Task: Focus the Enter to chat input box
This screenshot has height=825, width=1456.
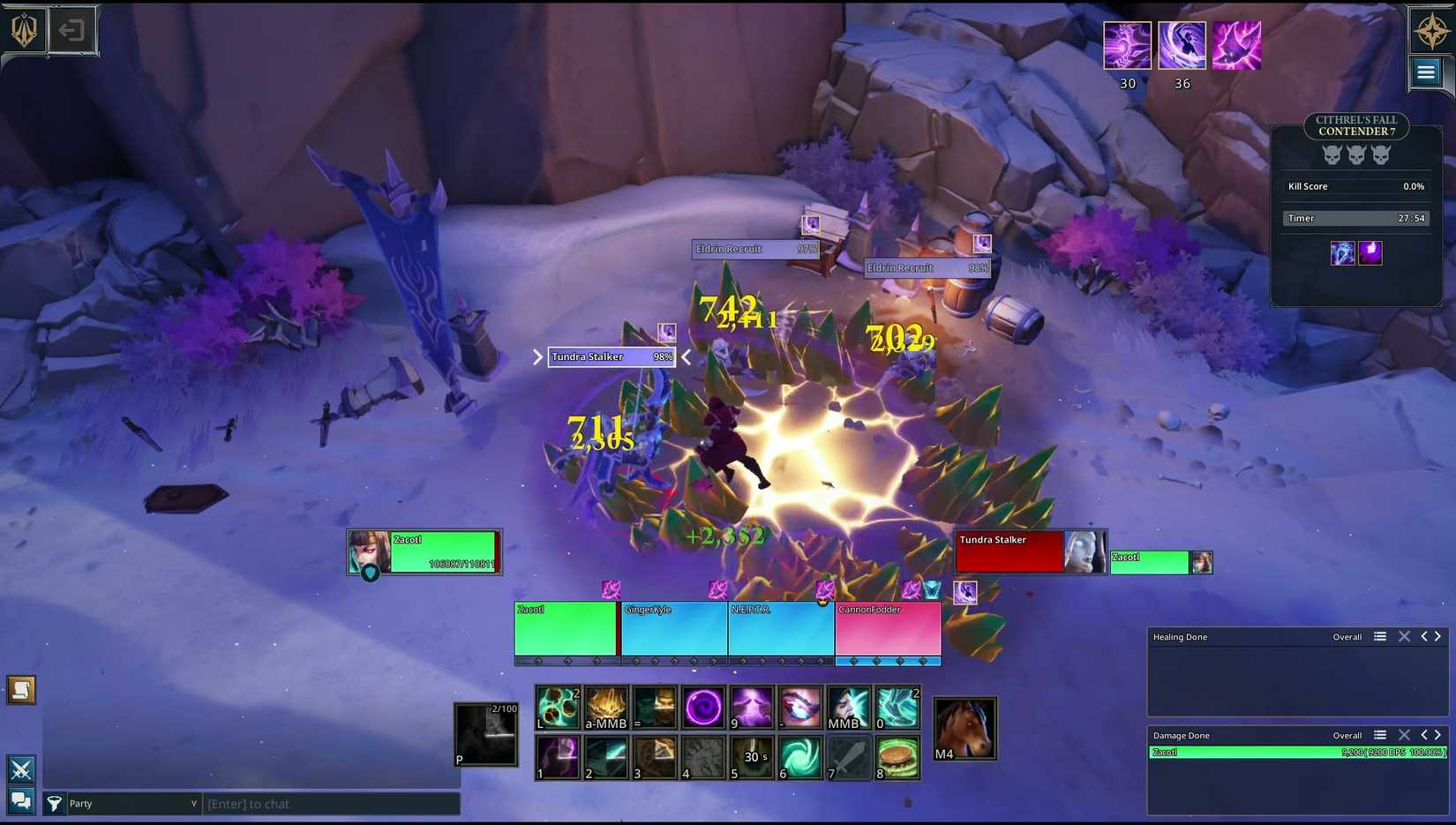Action: (331, 804)
